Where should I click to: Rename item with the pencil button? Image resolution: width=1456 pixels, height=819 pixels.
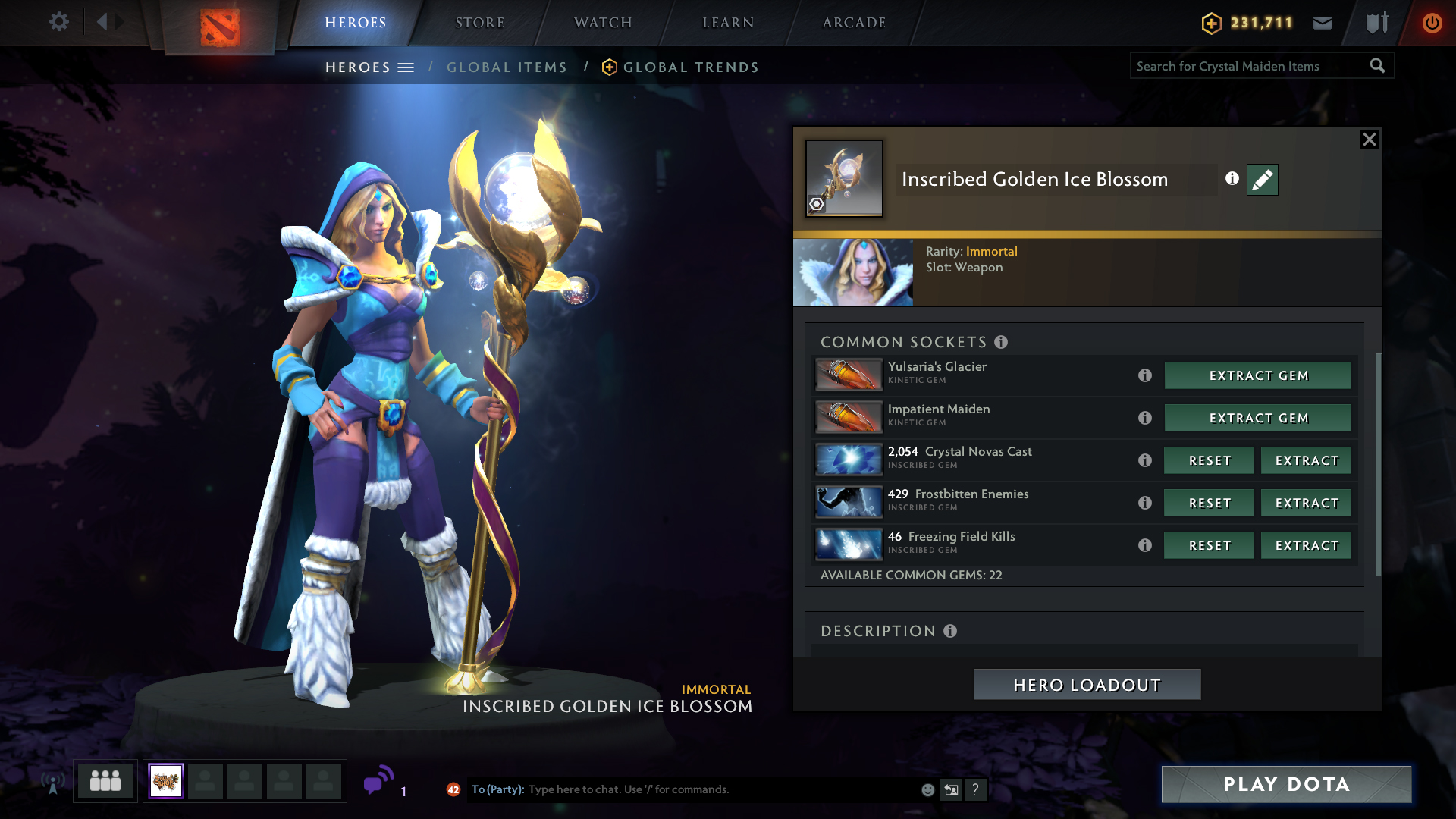(x=1262, y=180)
